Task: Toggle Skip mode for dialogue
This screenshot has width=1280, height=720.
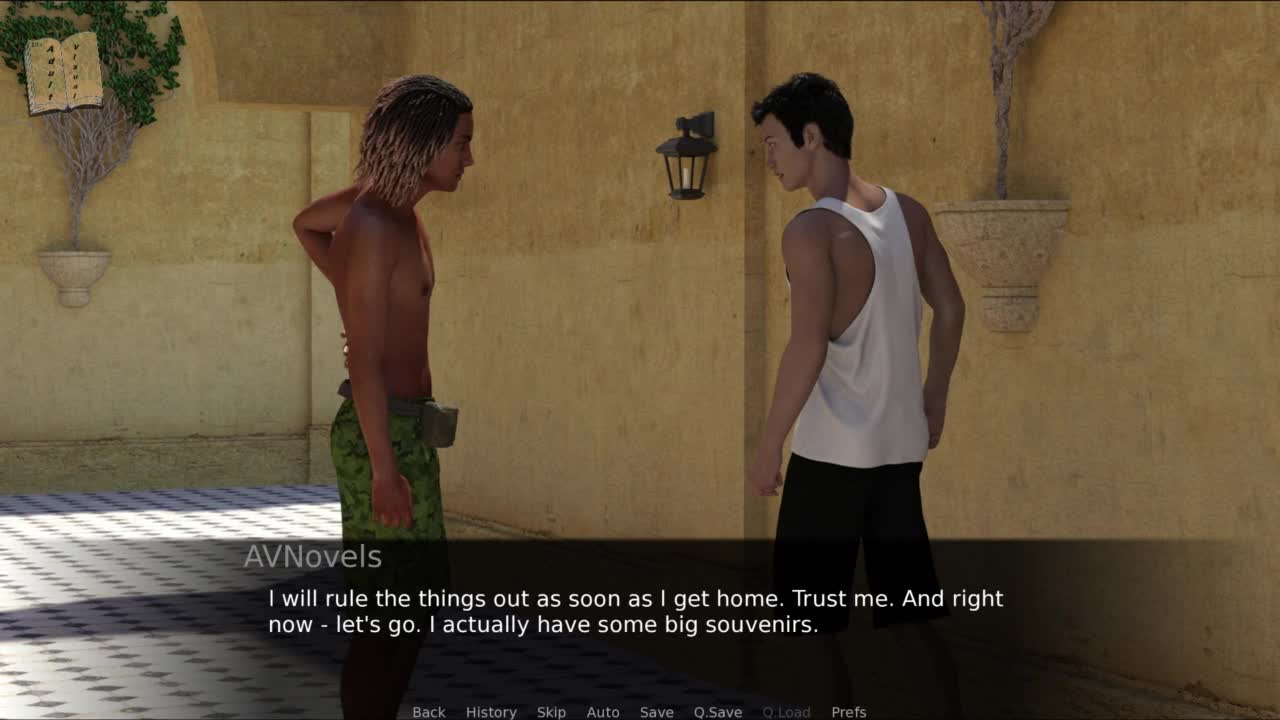Action: click(551, 712)
